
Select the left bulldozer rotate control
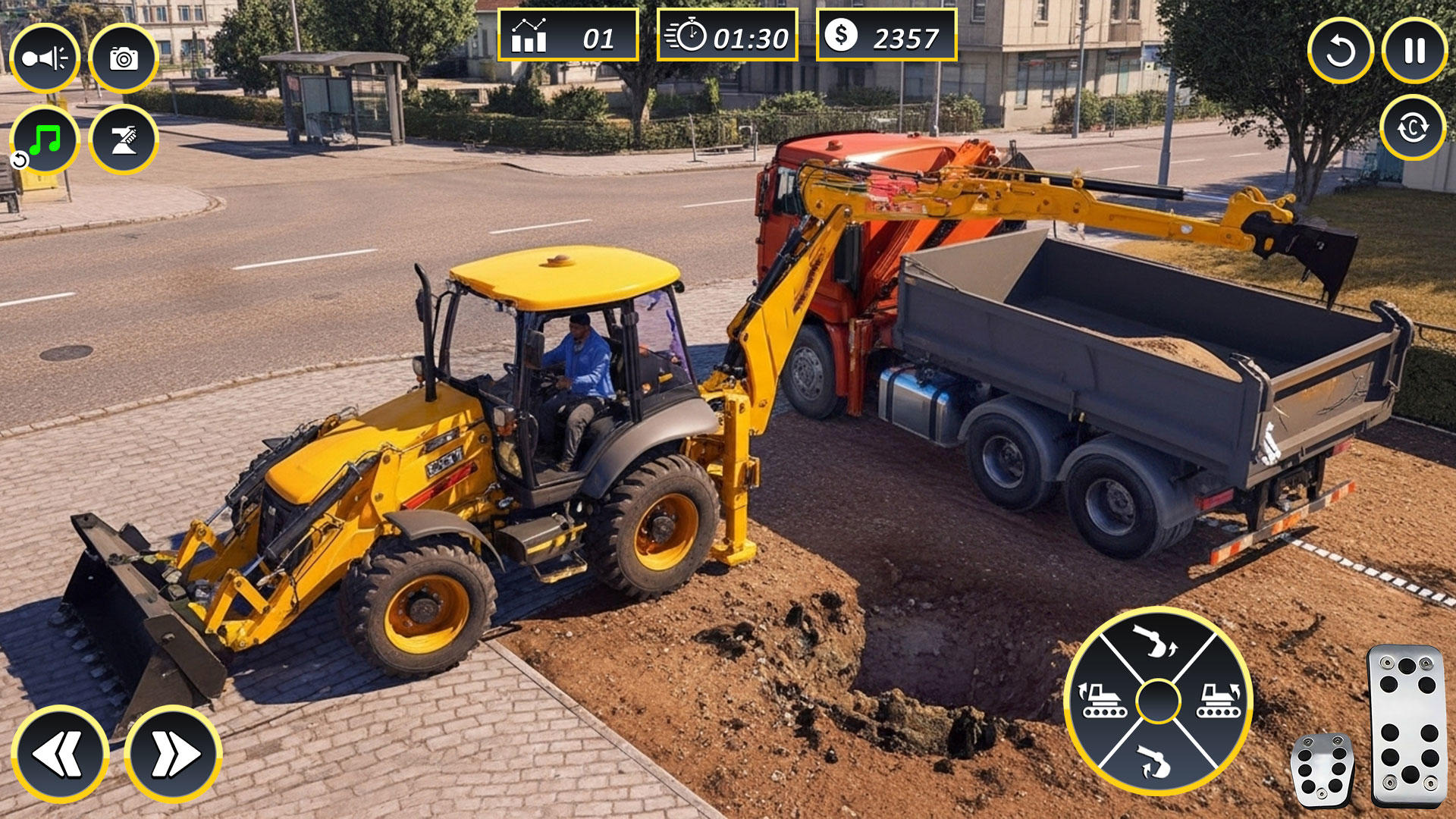(x=1101, y=701)
